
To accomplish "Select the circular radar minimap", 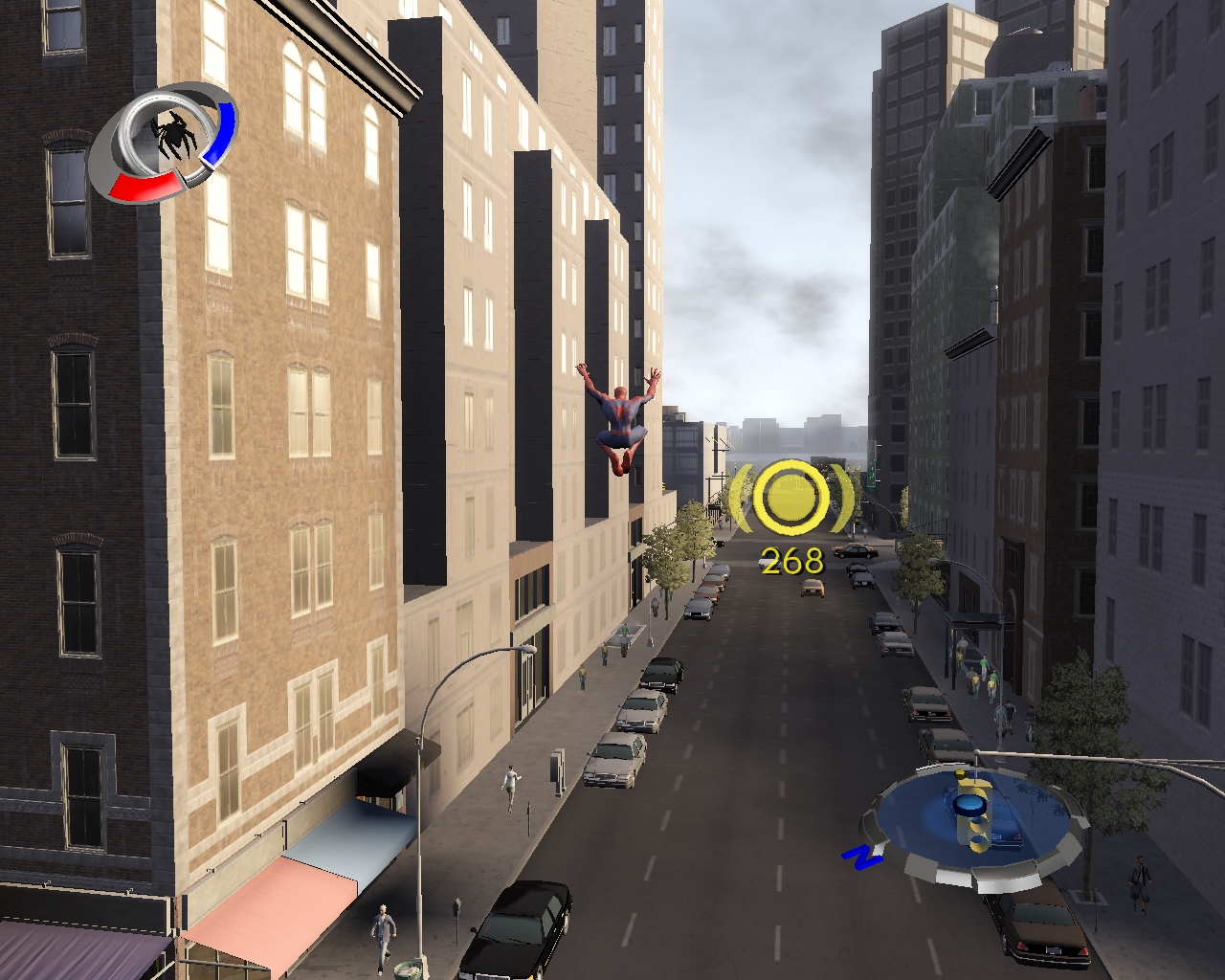I will tap(974, 825).
